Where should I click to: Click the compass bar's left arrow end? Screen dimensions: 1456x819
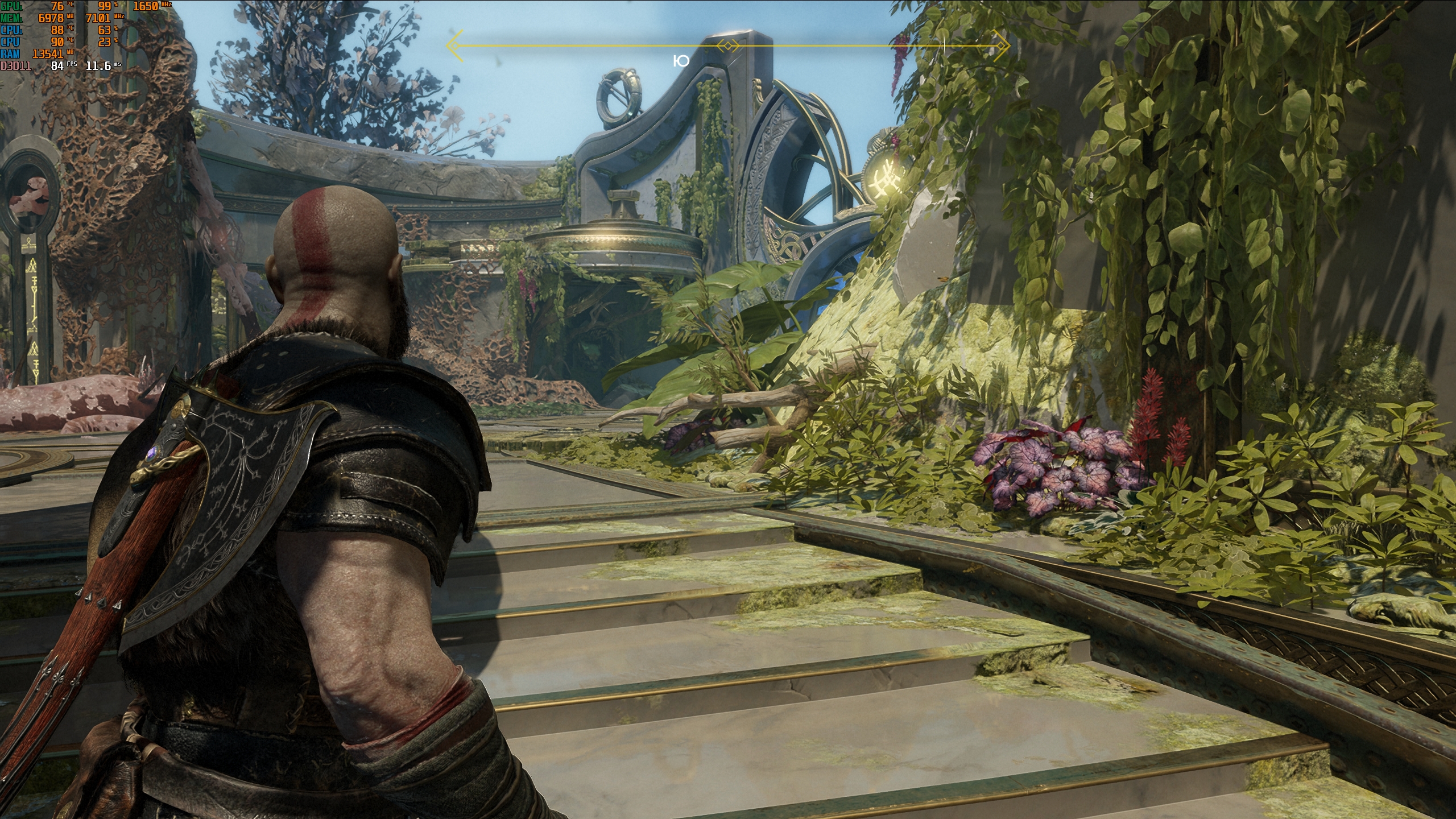(x=453, y=45)
